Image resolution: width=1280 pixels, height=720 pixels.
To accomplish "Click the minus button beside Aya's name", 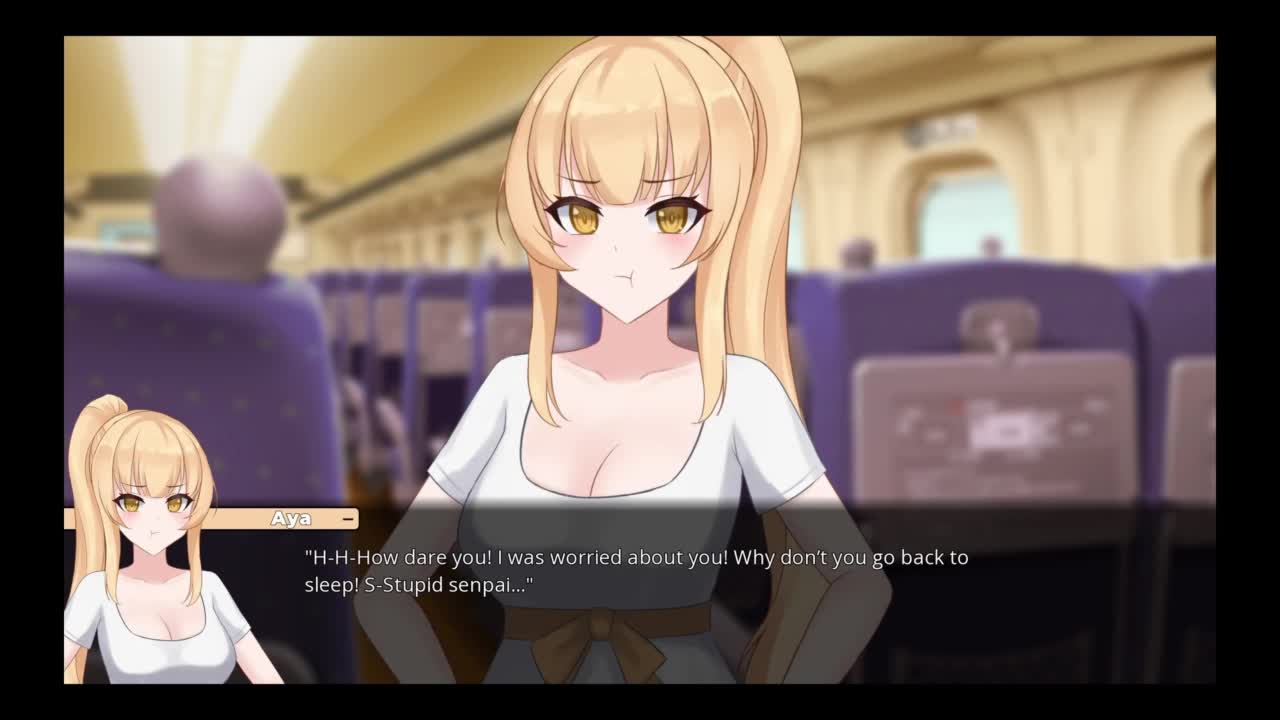I will (347, 519).
